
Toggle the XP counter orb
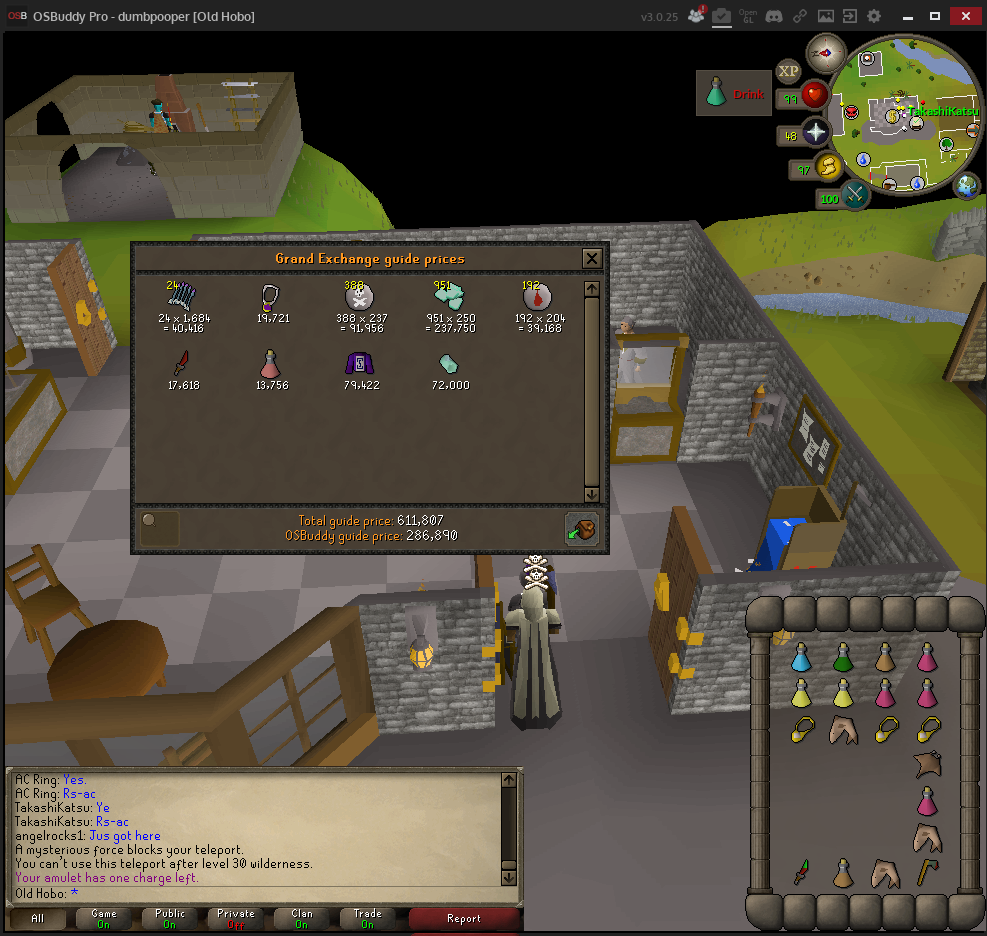click(x=789, y=71)
